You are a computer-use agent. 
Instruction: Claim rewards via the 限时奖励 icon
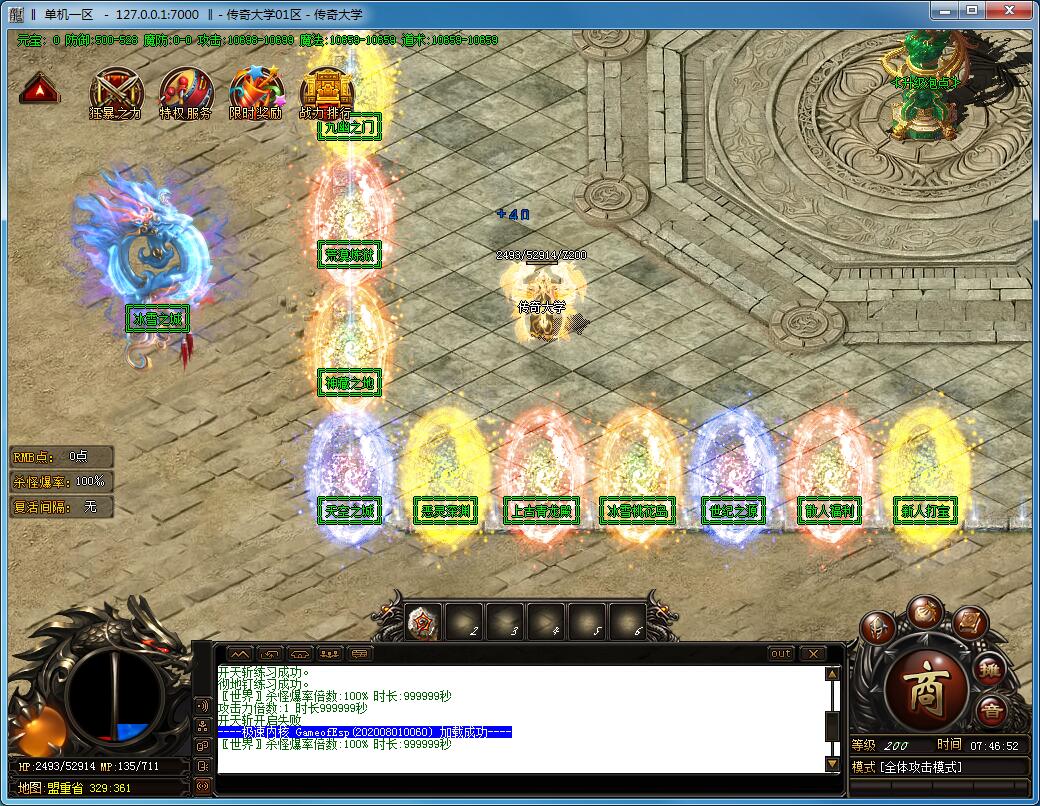tap(255, 90)
